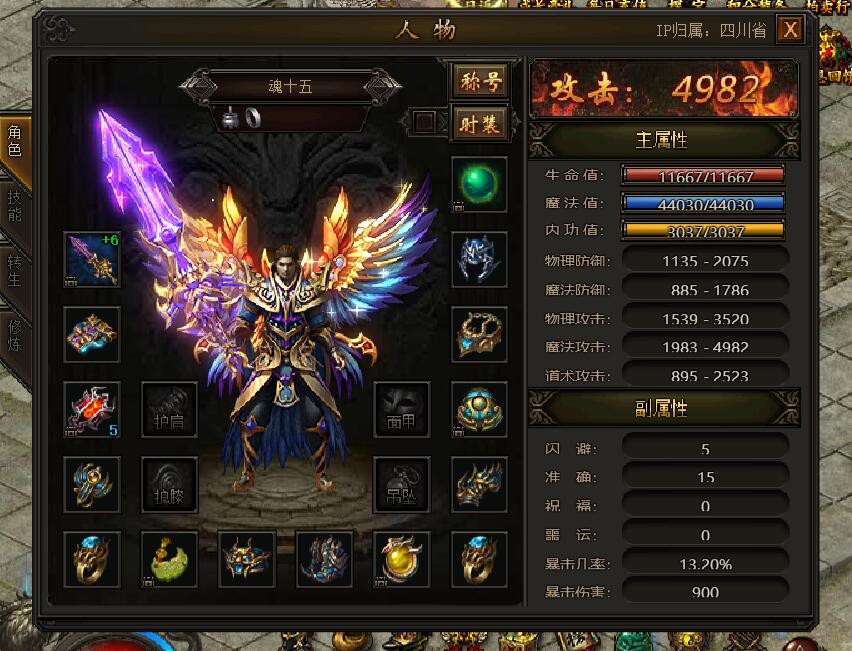The width and height of the screenshot is (852, 651).
Task: Inspect the blue helmet slot
Action: click(x=479, y=259)
